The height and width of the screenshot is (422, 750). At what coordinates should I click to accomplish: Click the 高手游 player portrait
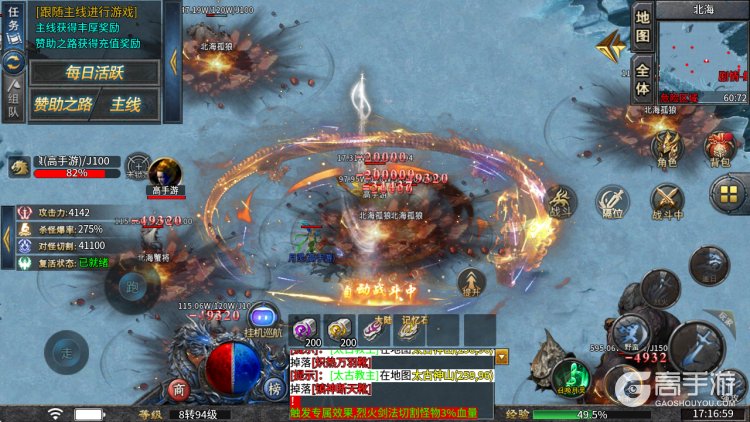164,172
